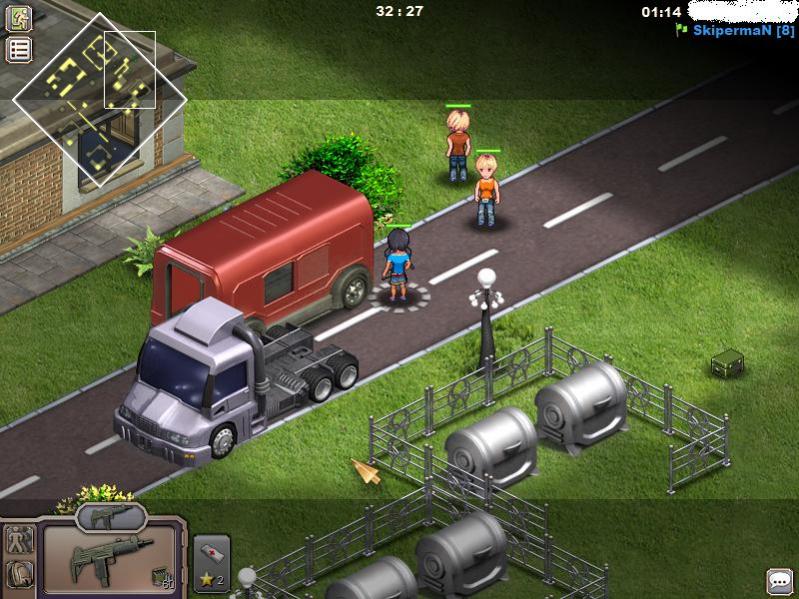Open the chat speech bubble
This screenshot has width=799, height=599.
click(780, 581)
